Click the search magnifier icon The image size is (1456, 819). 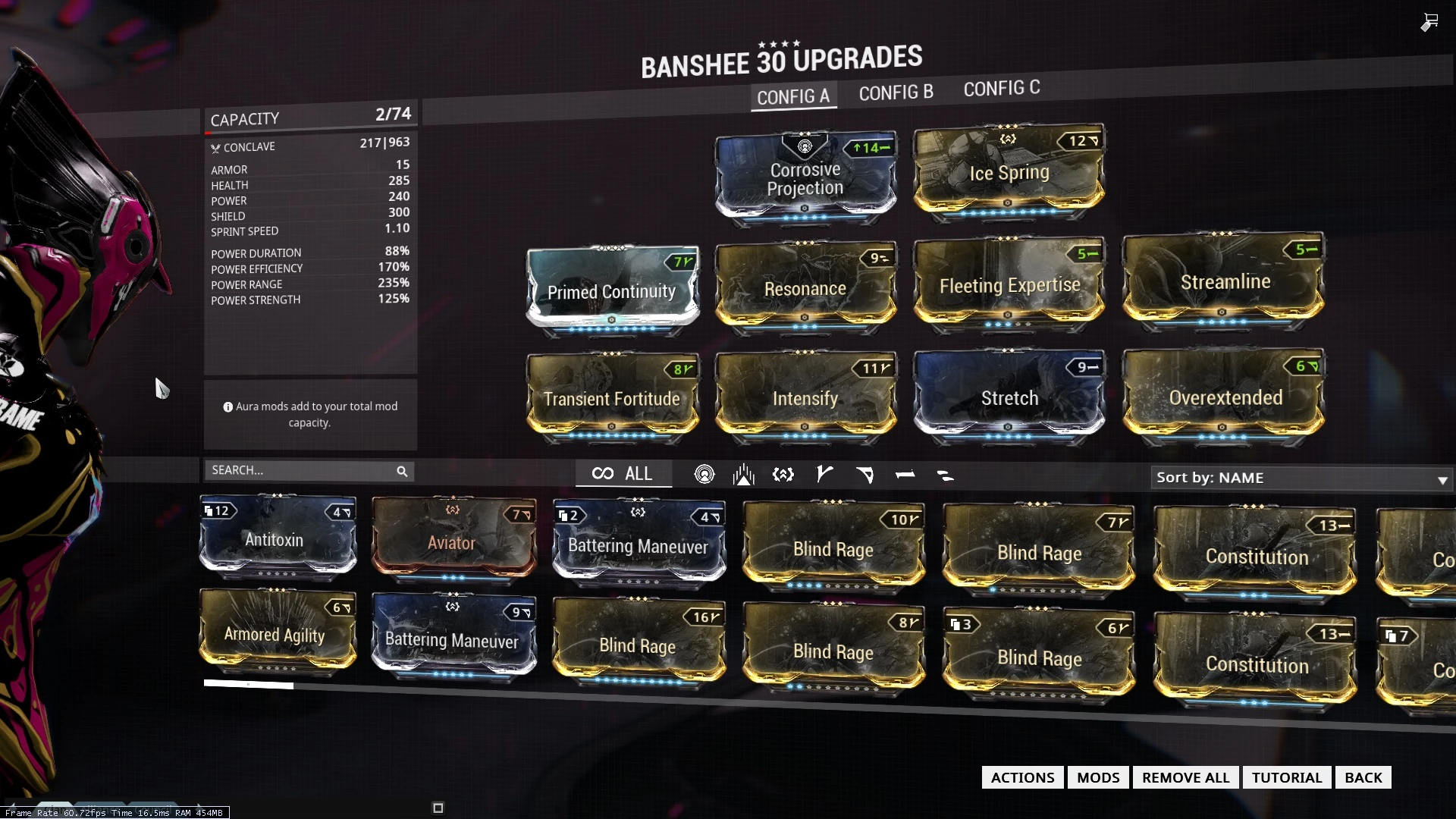pos(402,471)
